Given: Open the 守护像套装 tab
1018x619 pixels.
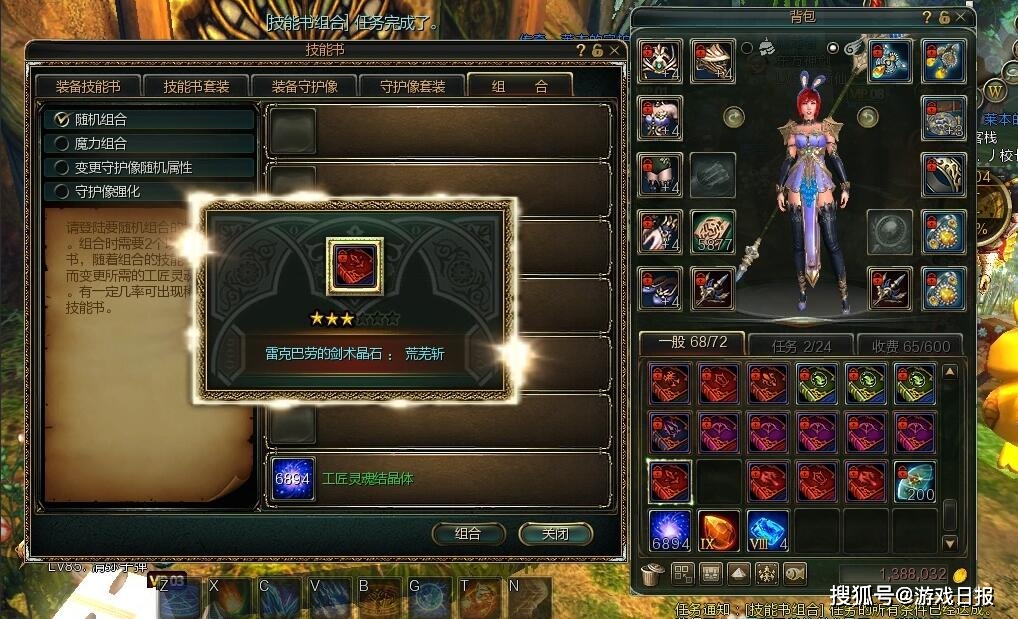Looking at the screenshot, I should click(411, 87).
